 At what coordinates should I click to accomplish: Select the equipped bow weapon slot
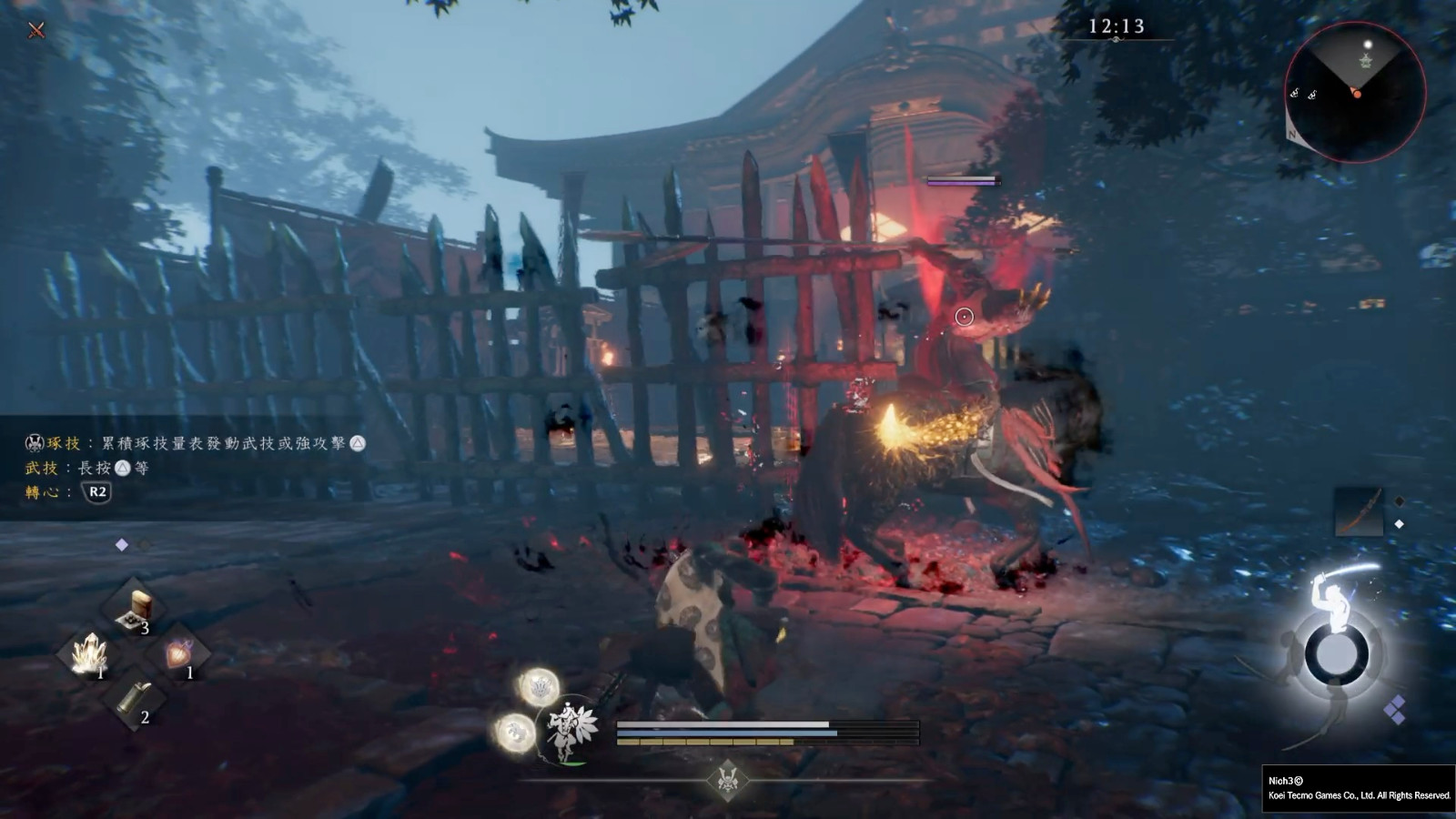(x=1359, y=511)
